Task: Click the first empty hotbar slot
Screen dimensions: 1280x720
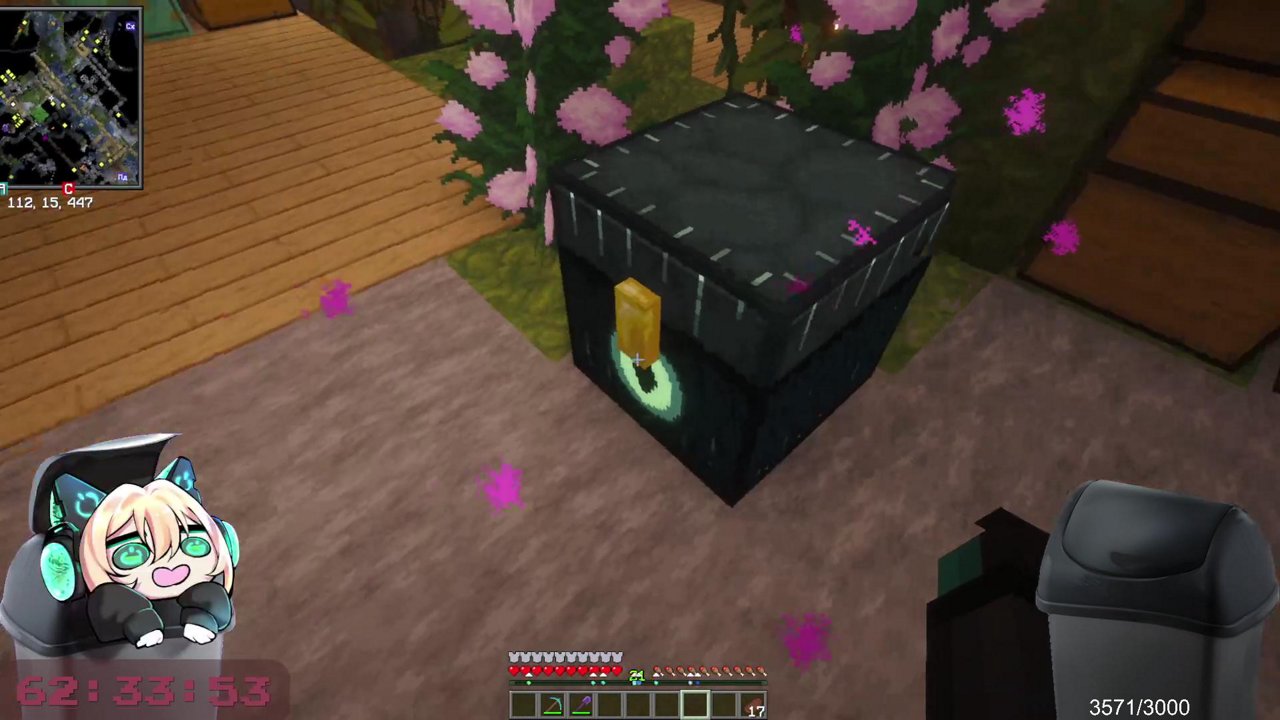Action: pos(522,706)
